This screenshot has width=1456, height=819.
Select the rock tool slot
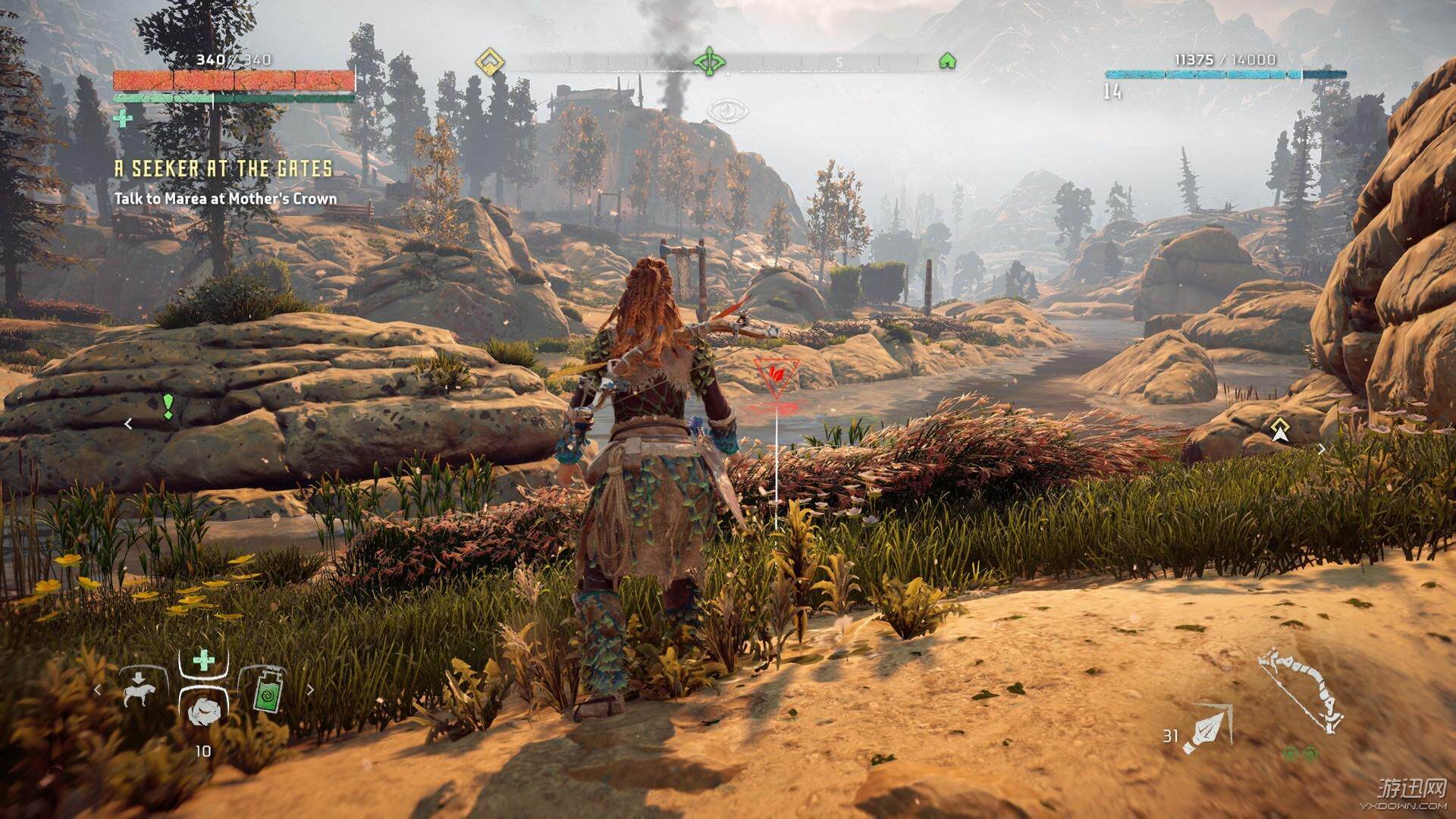point(203,708)
